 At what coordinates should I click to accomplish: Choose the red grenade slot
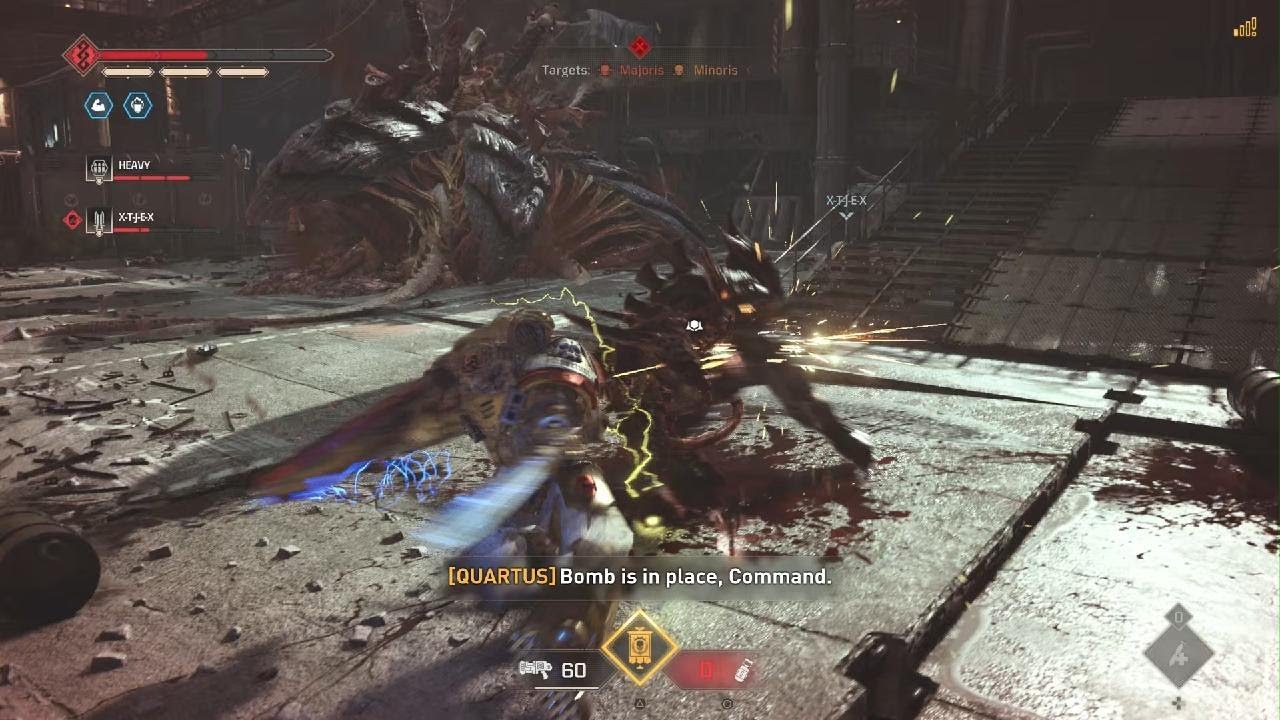(708, 670)
